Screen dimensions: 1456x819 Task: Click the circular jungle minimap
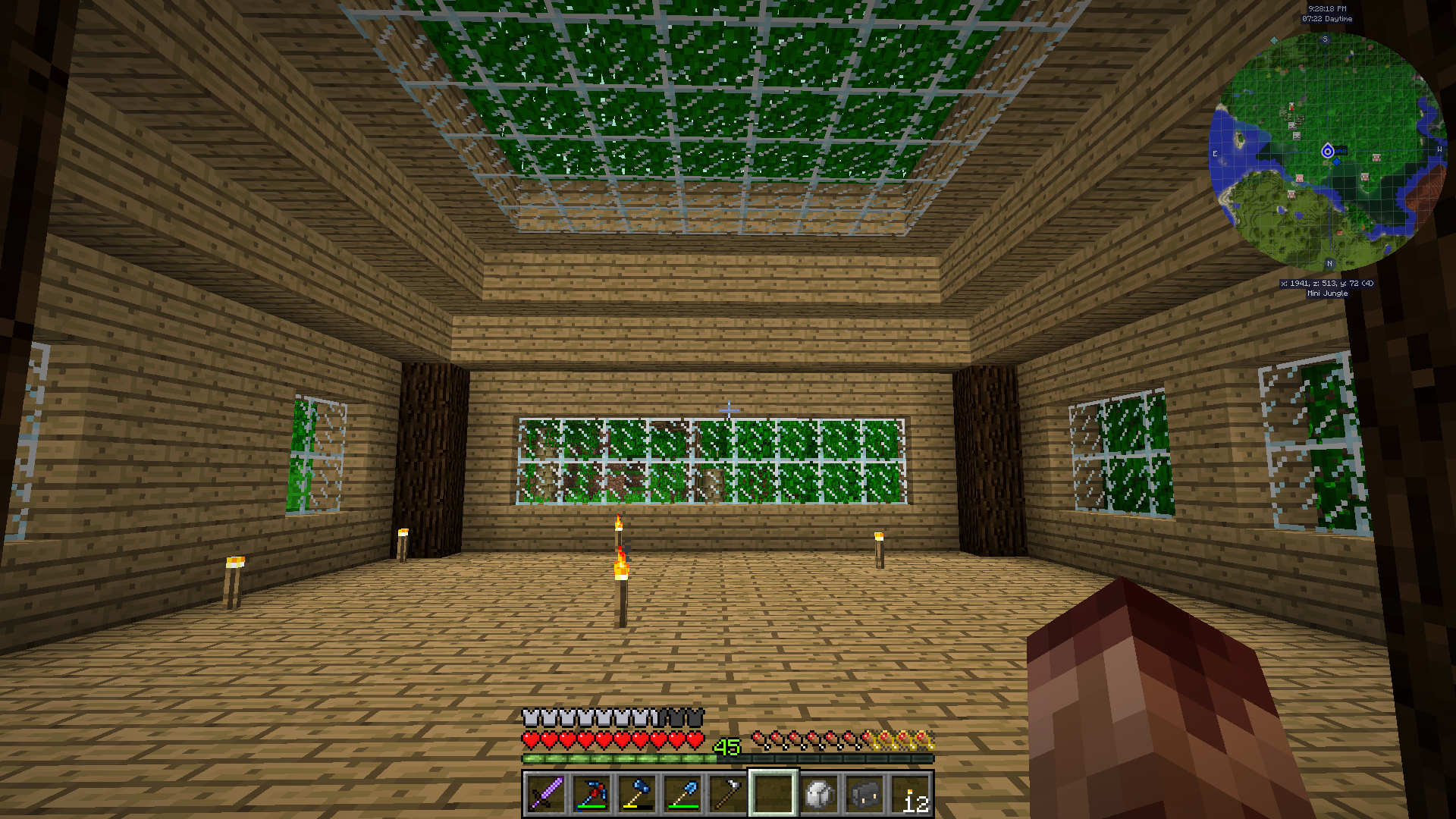tap(1327, 152)
